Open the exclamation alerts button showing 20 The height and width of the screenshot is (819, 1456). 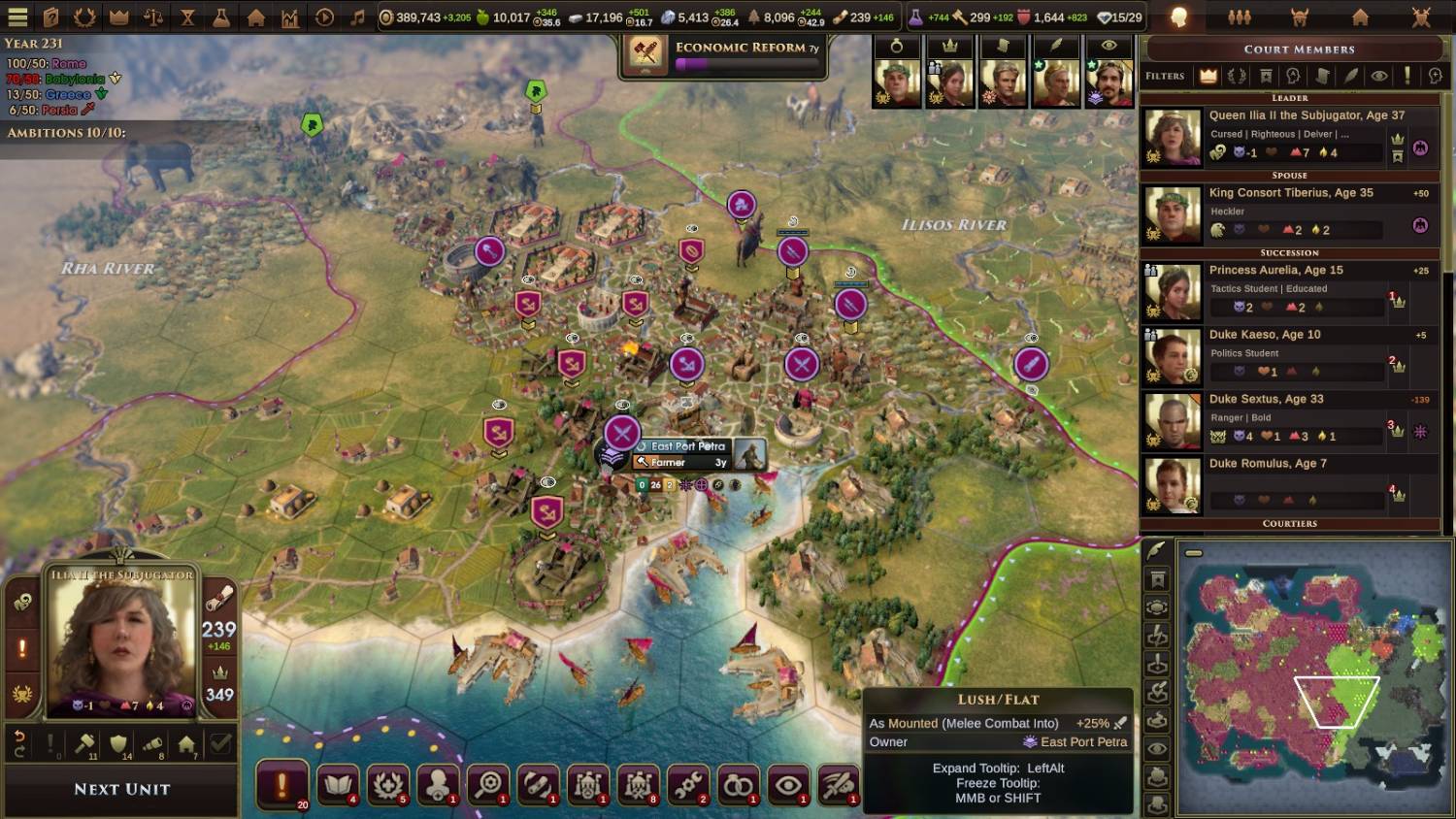(x=282, y=784)
